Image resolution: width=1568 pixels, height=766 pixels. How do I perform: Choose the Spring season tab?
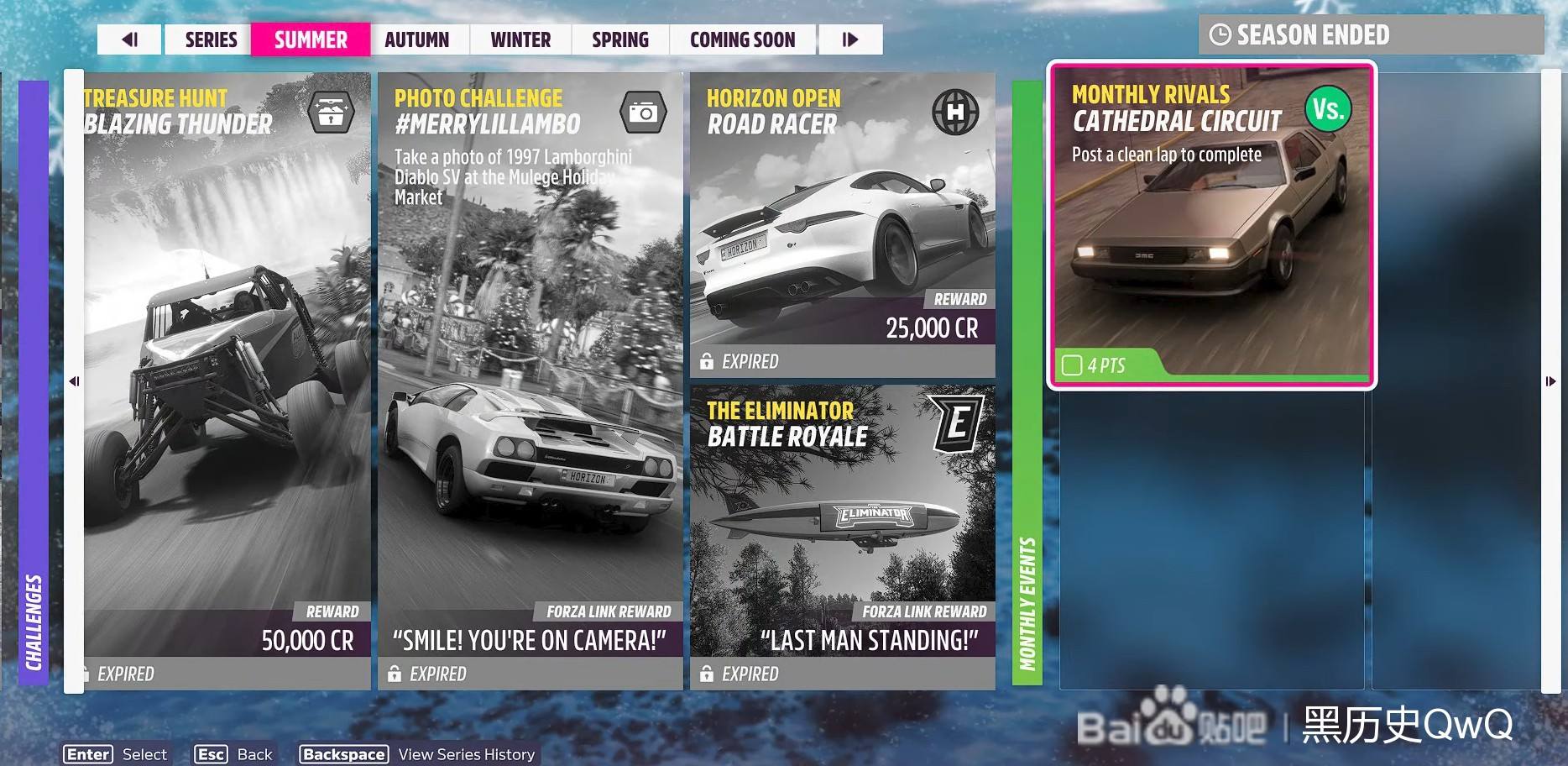(620, 39)
